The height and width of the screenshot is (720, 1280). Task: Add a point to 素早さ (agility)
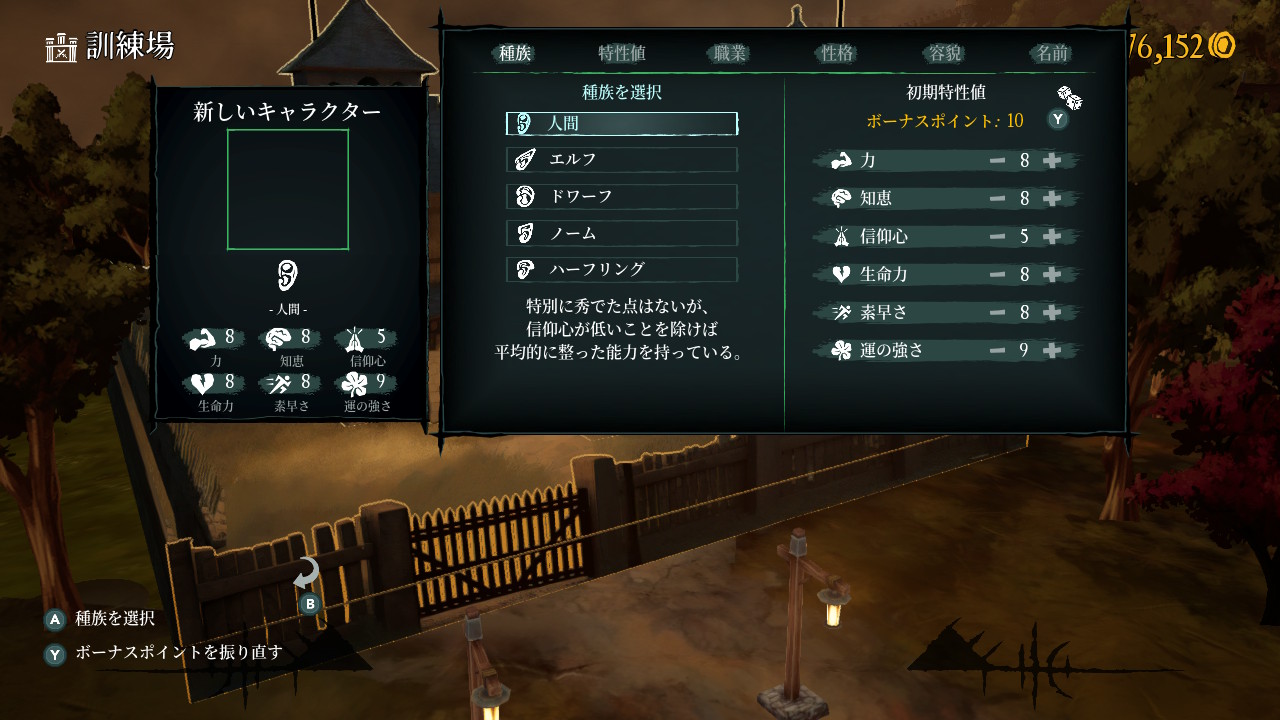click(1052, 313)
